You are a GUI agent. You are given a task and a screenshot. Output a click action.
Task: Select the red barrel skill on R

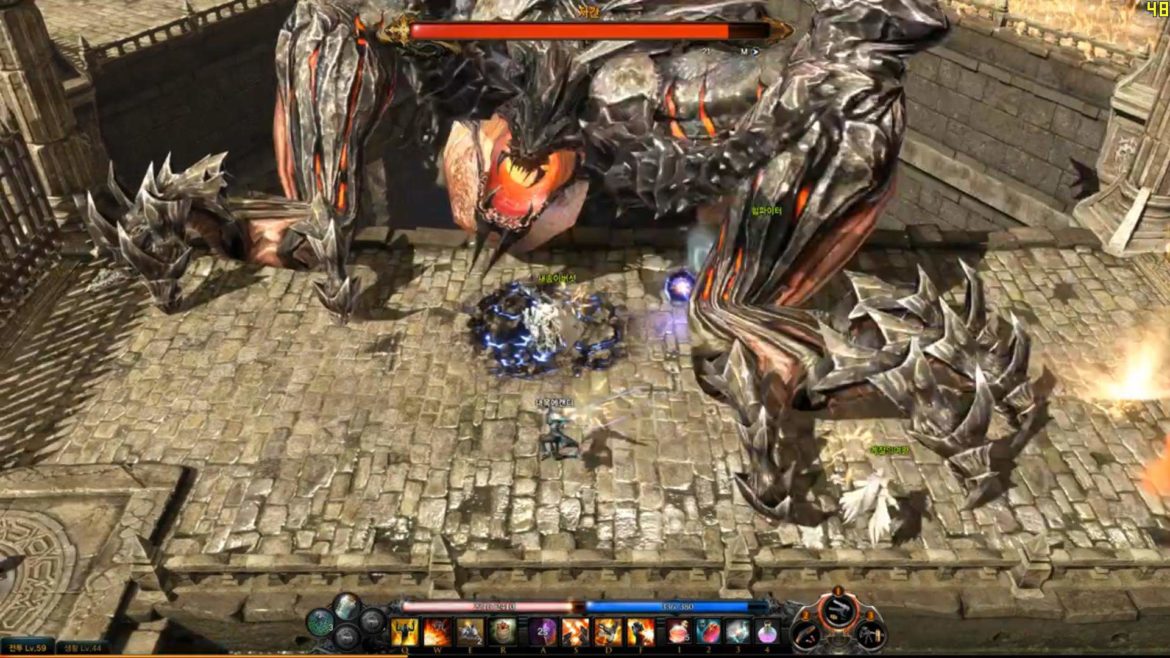click(503, 632)
